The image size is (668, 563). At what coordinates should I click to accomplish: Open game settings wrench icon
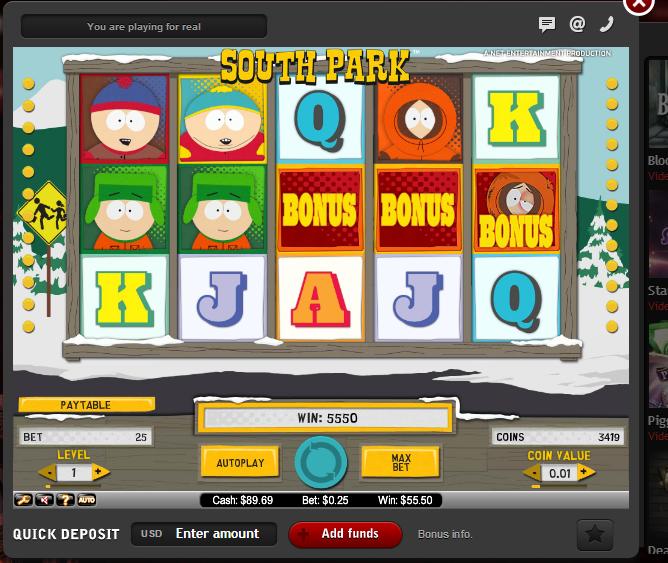[x=23, y=499]
